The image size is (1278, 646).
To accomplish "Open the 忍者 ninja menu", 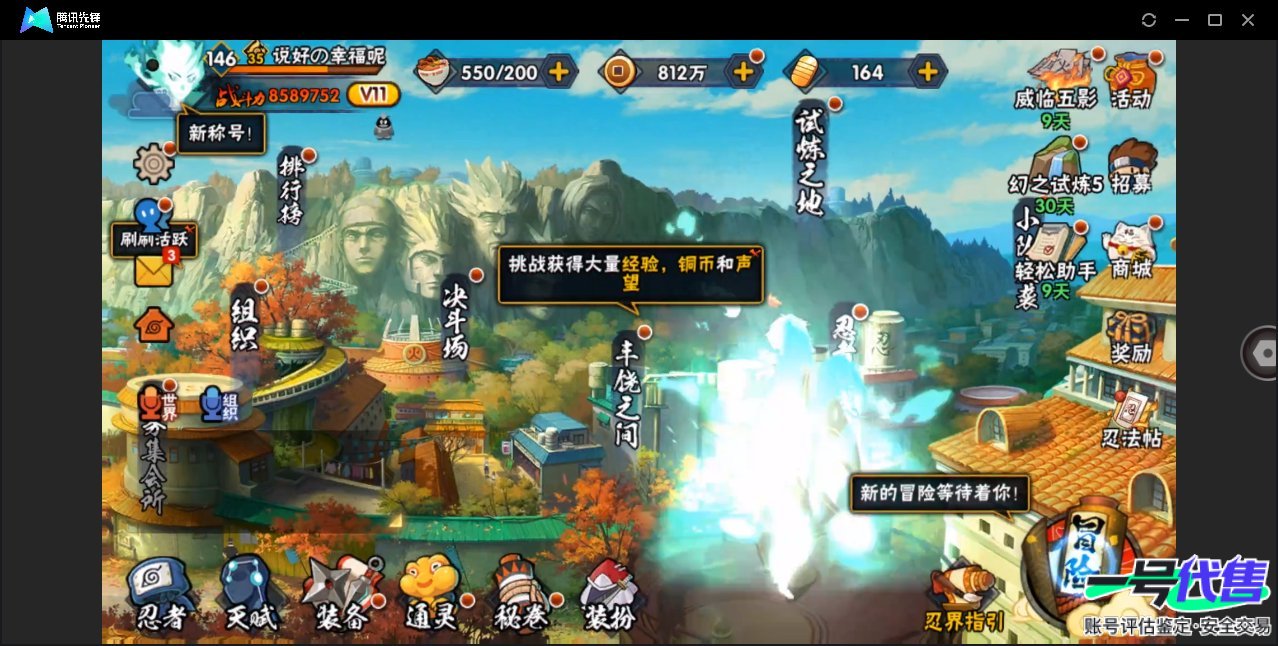I will 160,595.
